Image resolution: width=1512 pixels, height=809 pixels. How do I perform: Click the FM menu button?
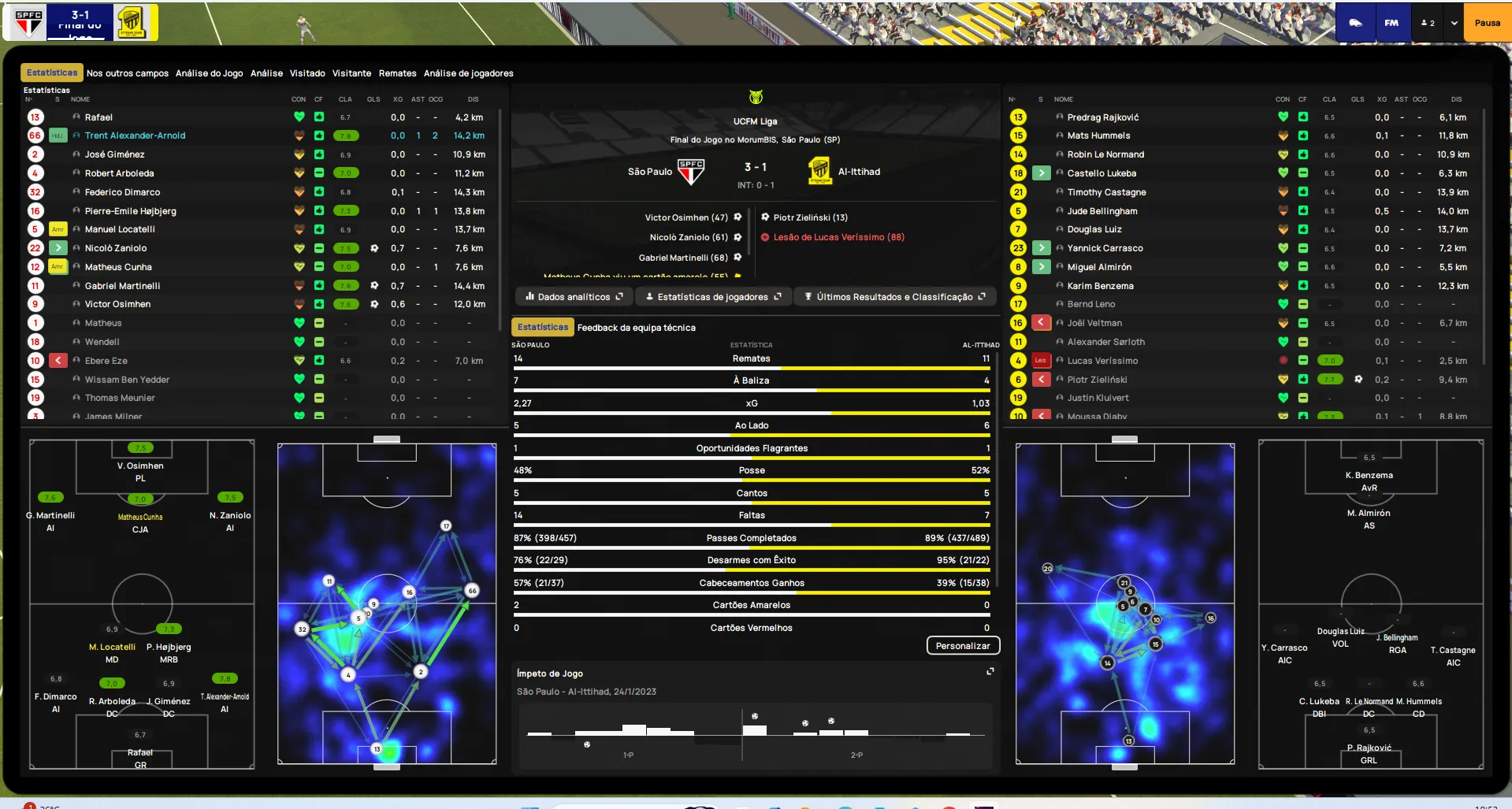1391,23
